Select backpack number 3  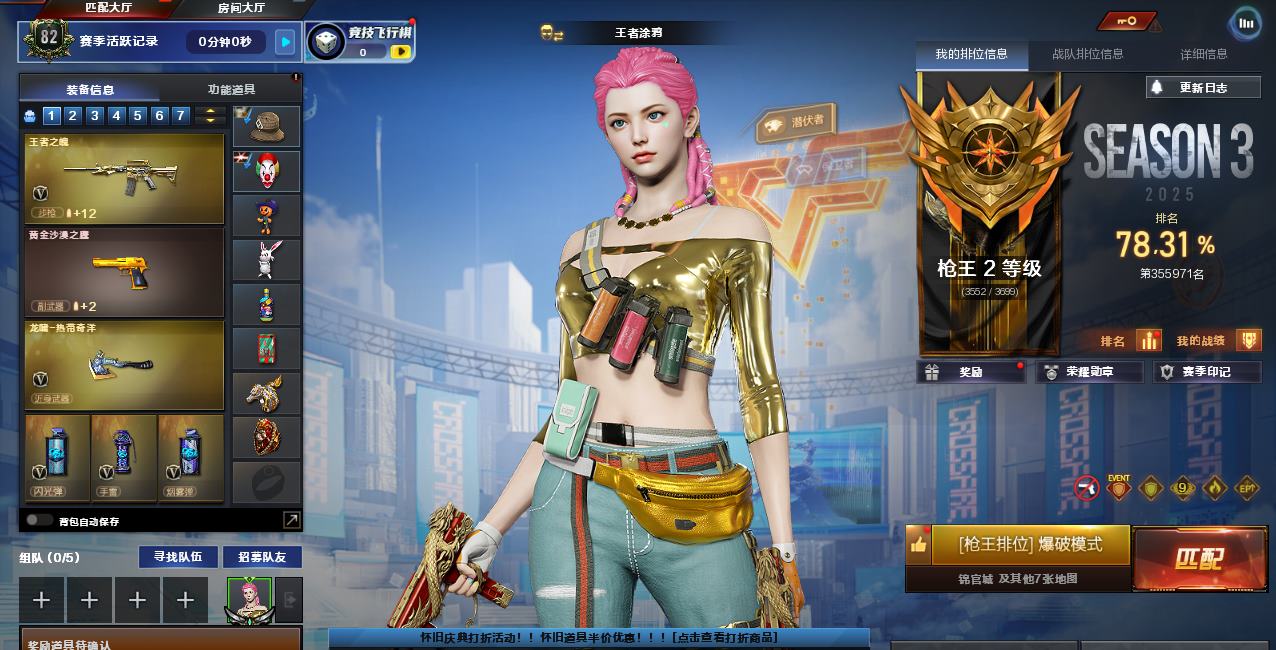pyautogui.click(x=95, y=116)
